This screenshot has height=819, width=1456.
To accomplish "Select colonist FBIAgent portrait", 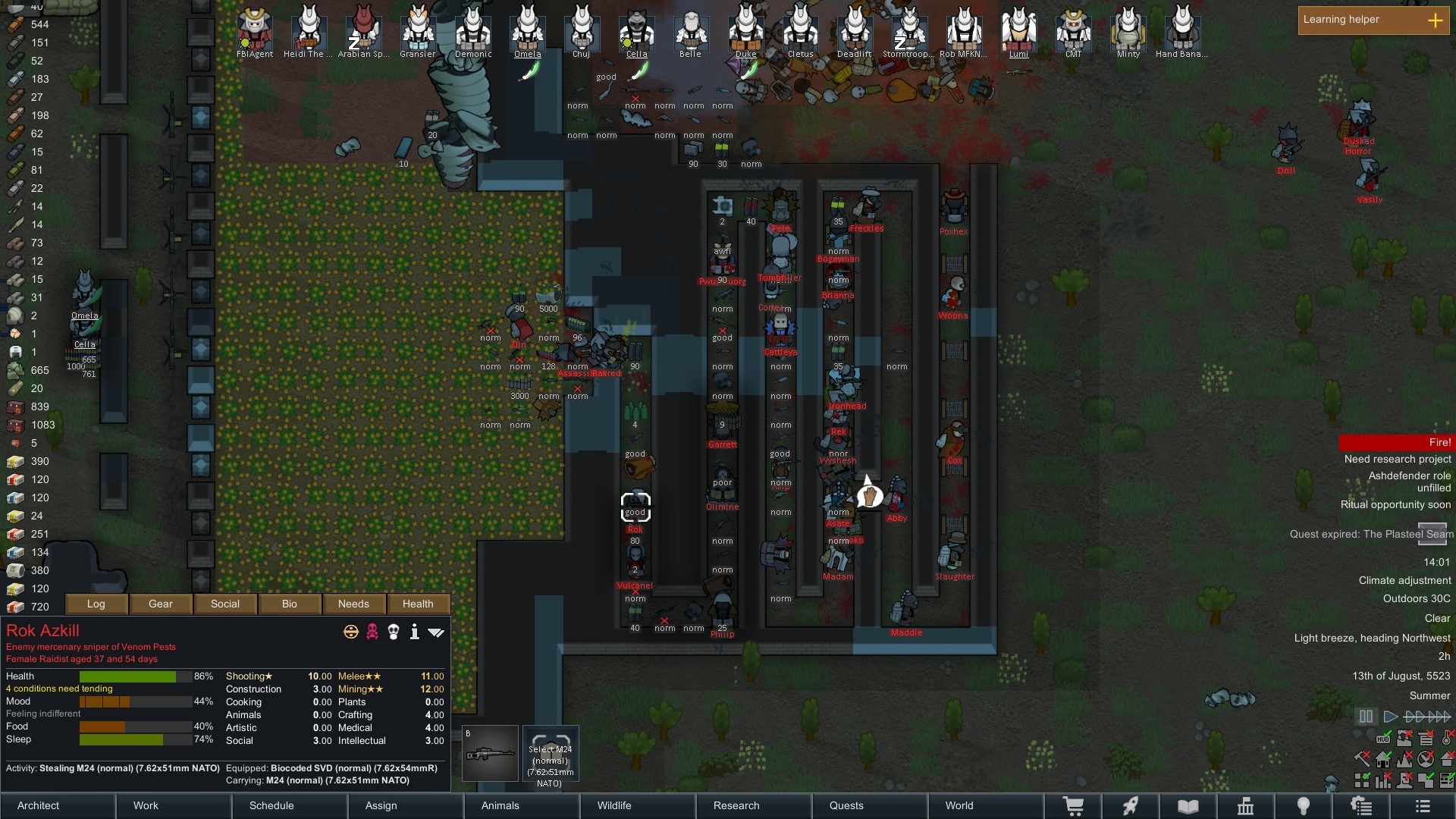I will click(x=255, y=30).
